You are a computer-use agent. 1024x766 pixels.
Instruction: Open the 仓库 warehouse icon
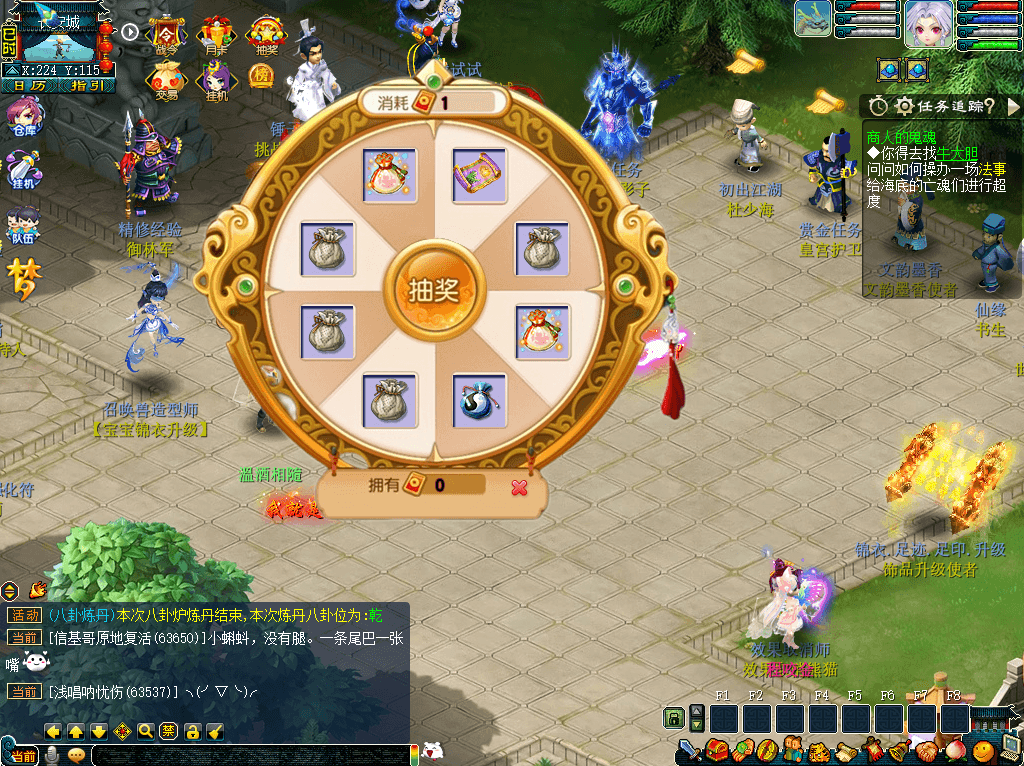(x=22, y=120)
